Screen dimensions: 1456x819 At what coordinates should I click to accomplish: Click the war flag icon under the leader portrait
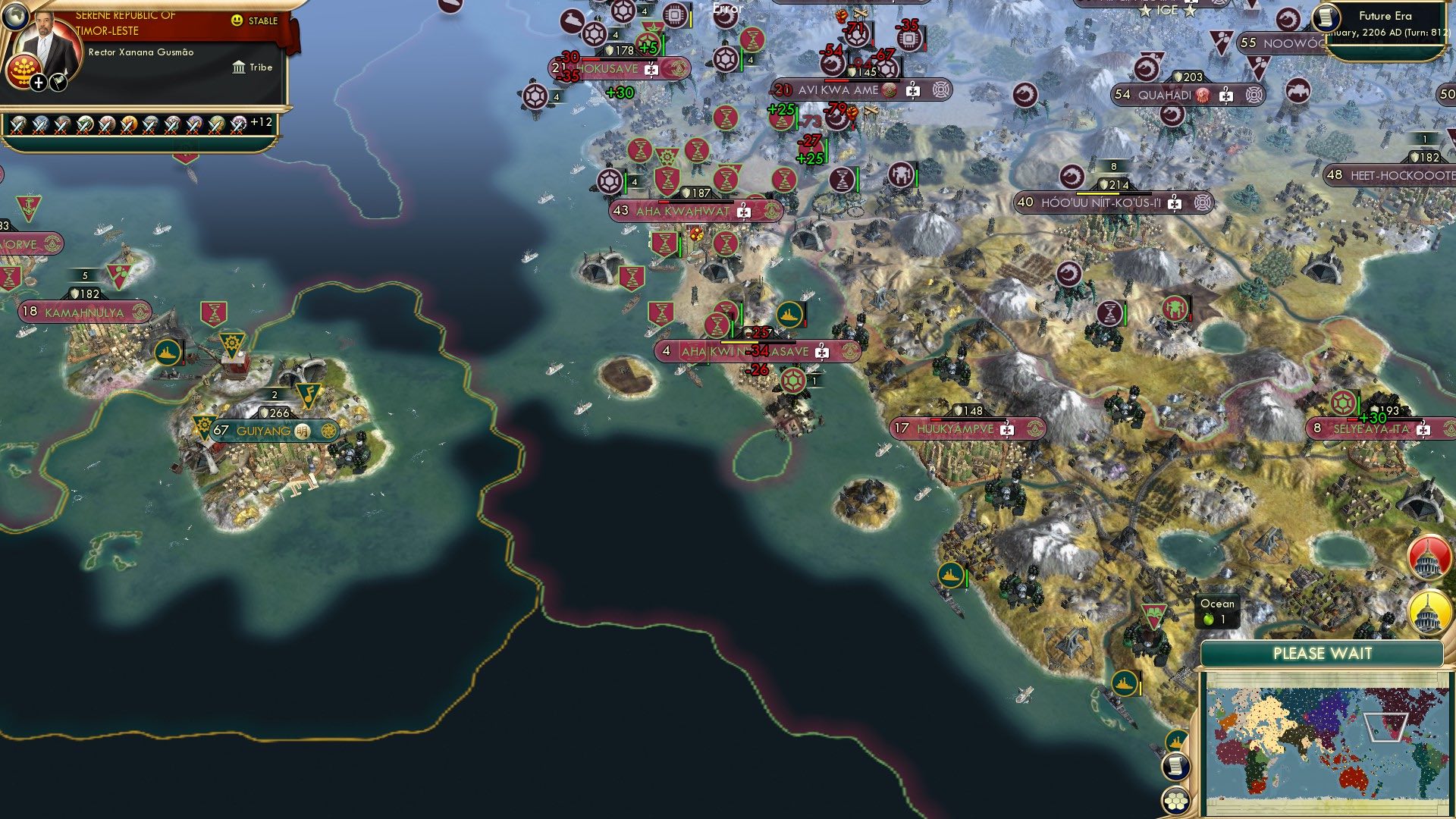58,83
